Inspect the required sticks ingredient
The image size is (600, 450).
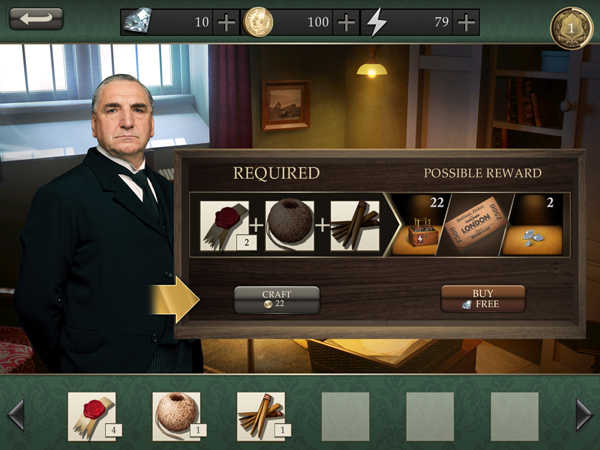coord(354,225)
